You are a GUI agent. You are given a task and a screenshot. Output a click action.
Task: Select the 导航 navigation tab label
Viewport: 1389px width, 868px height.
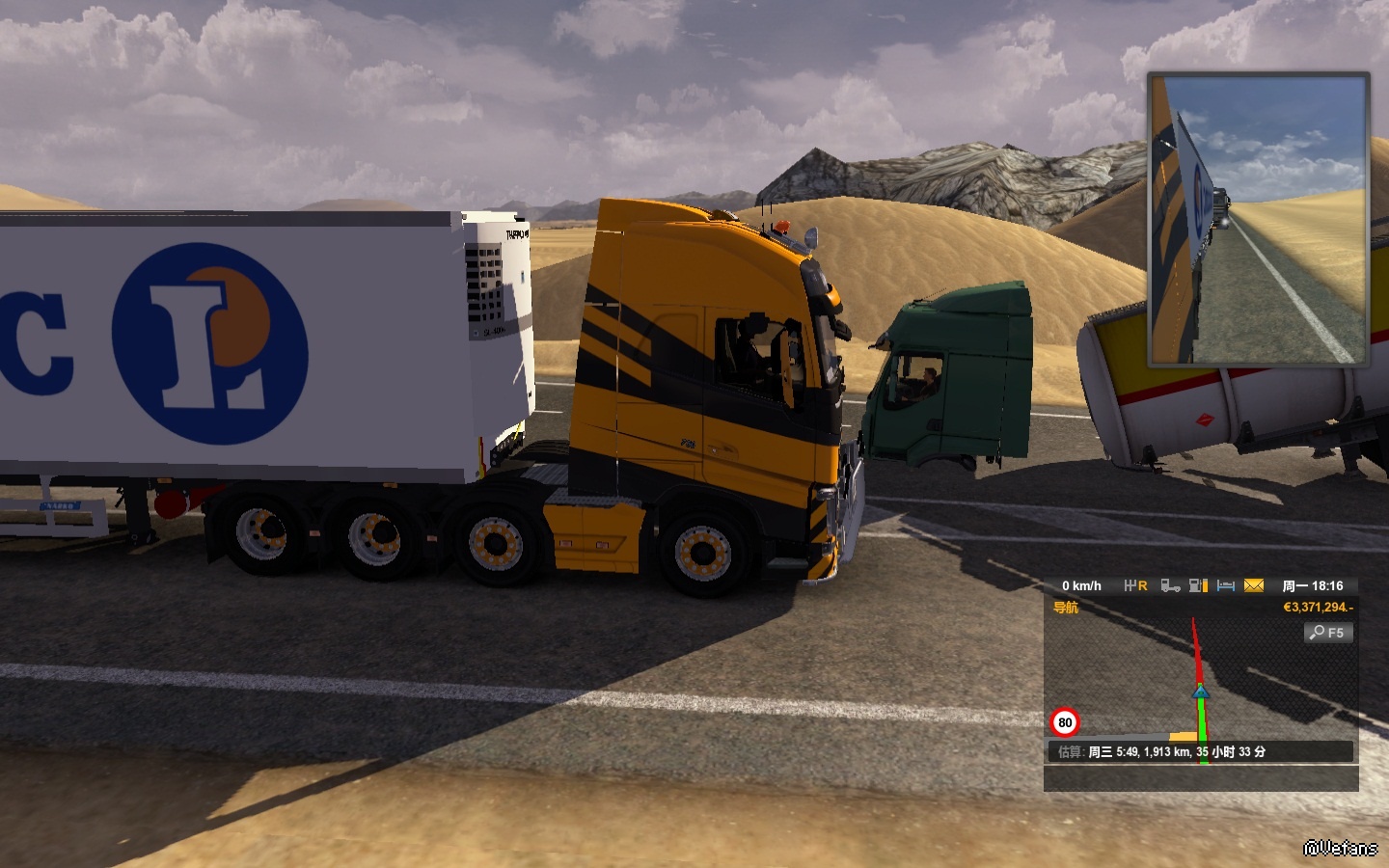pos(1066,608)
